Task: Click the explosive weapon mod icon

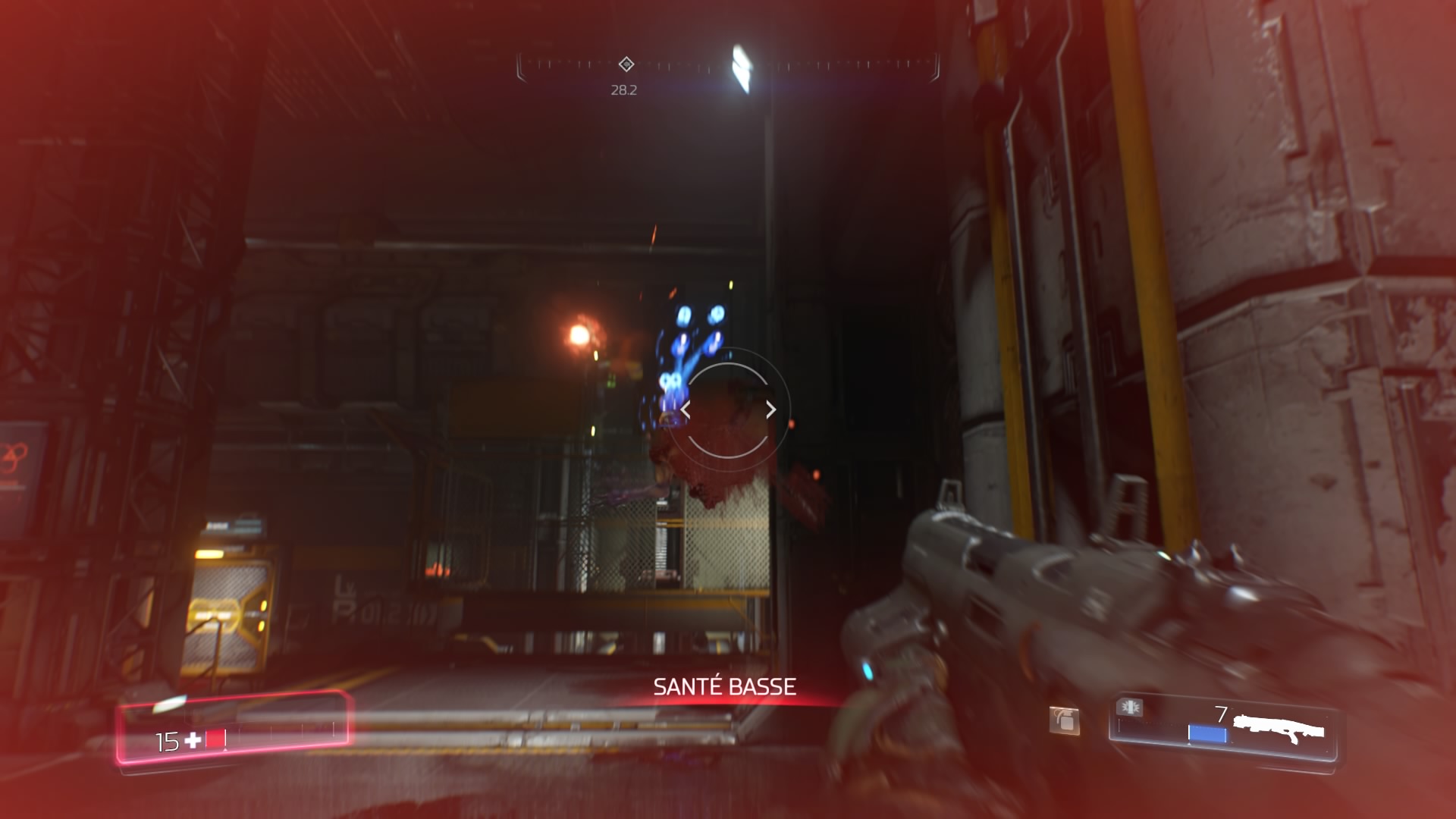Action: pos(1130,708)
